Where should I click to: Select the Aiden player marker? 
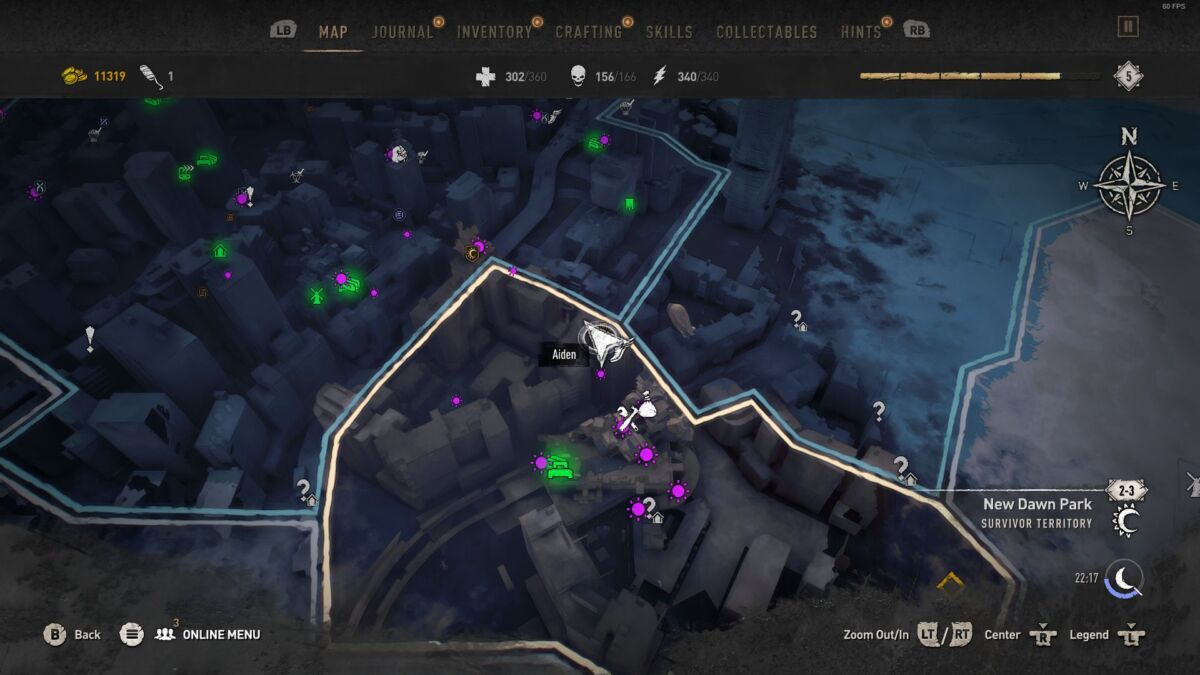(603, 343)
